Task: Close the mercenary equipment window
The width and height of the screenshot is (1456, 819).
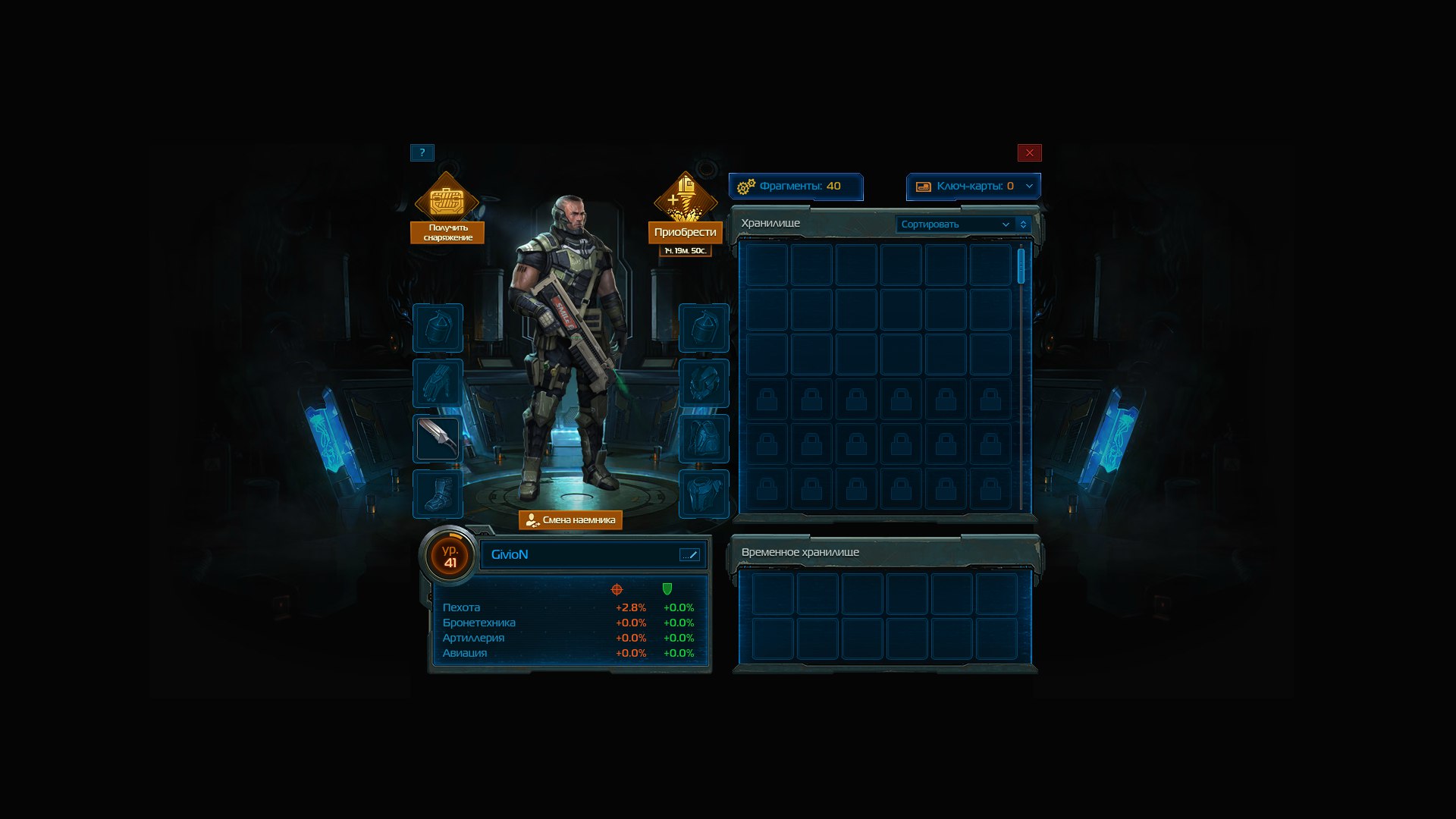Action: (x=1029, y=152)
